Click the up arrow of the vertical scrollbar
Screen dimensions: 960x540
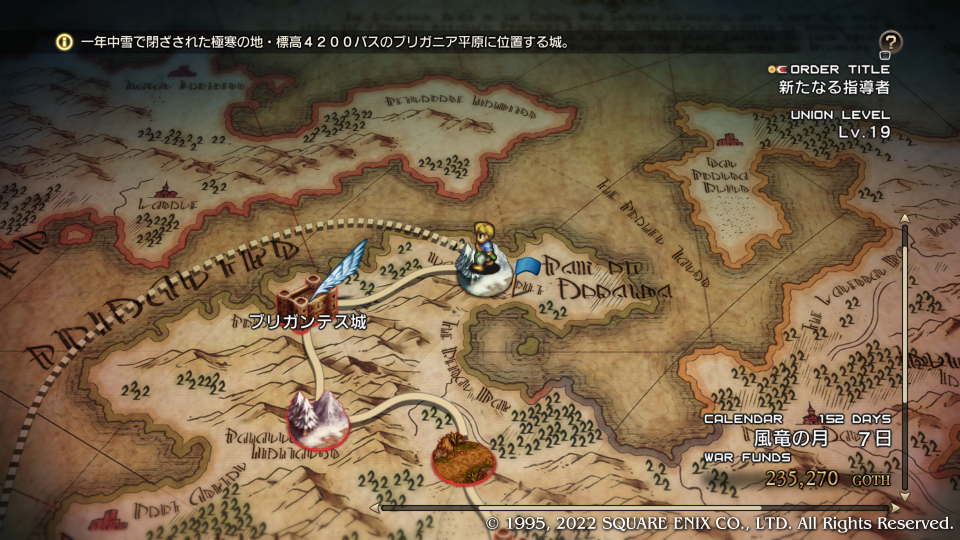905,217
